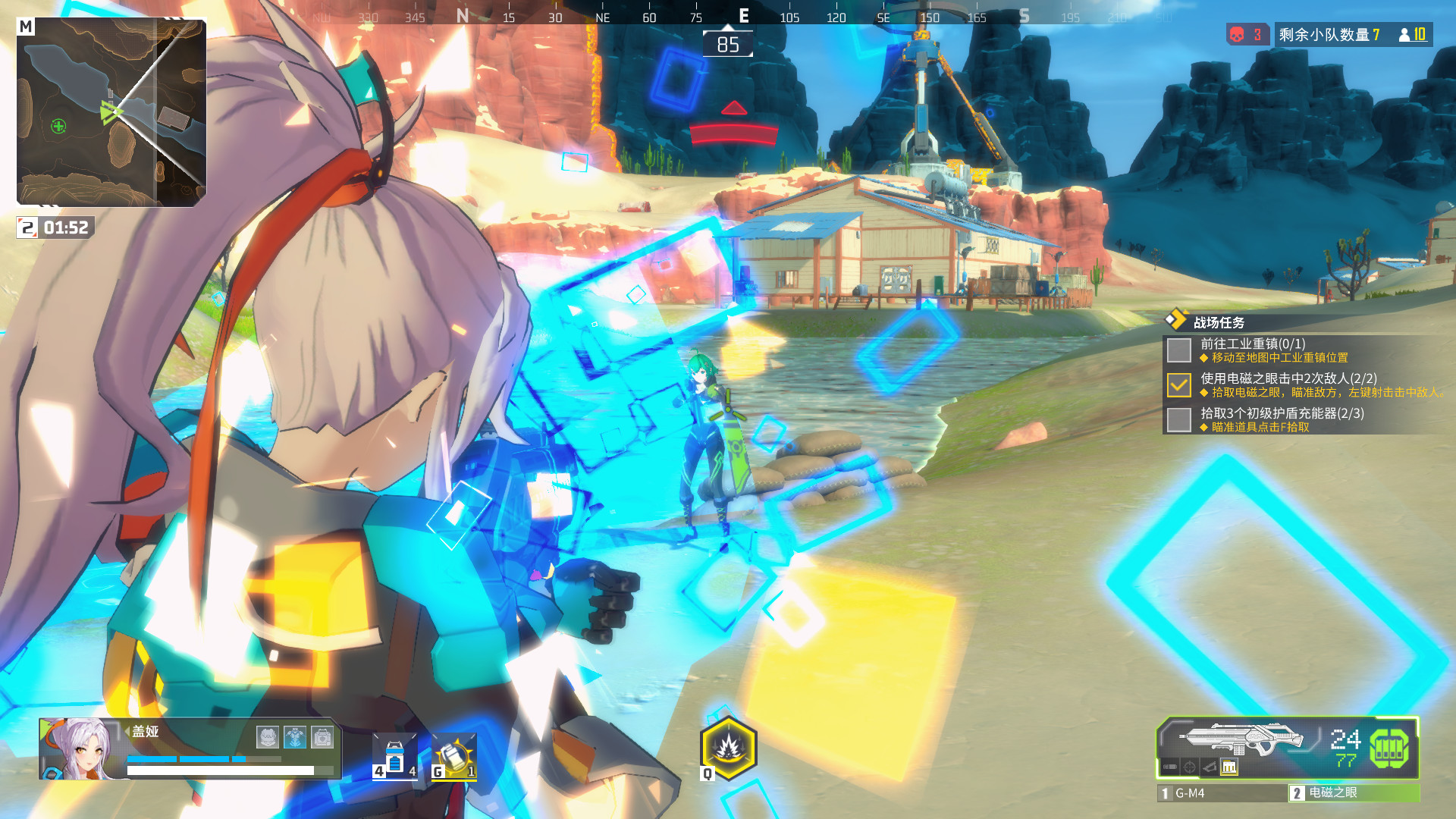Click the 前往工业重镇 mission entry
Screen dimensions: 1456x819
pyautogui.click(x=1253, y=344)
